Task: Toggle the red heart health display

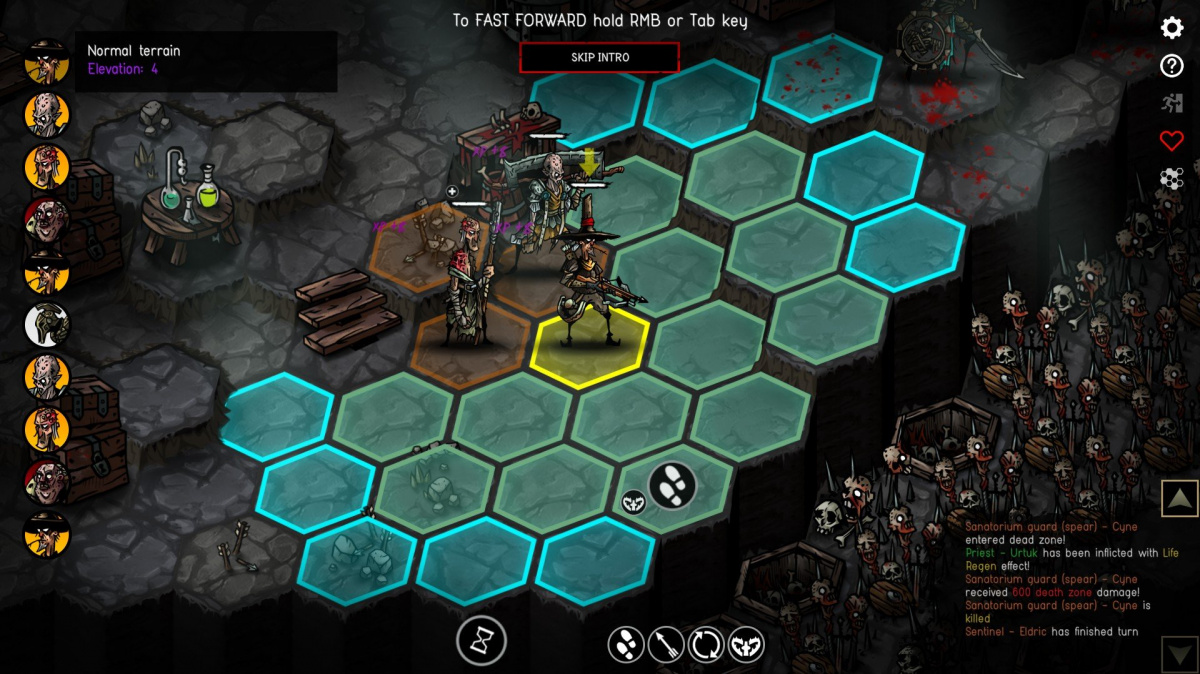Action: pyautogui.click(x=1172, y=141)
